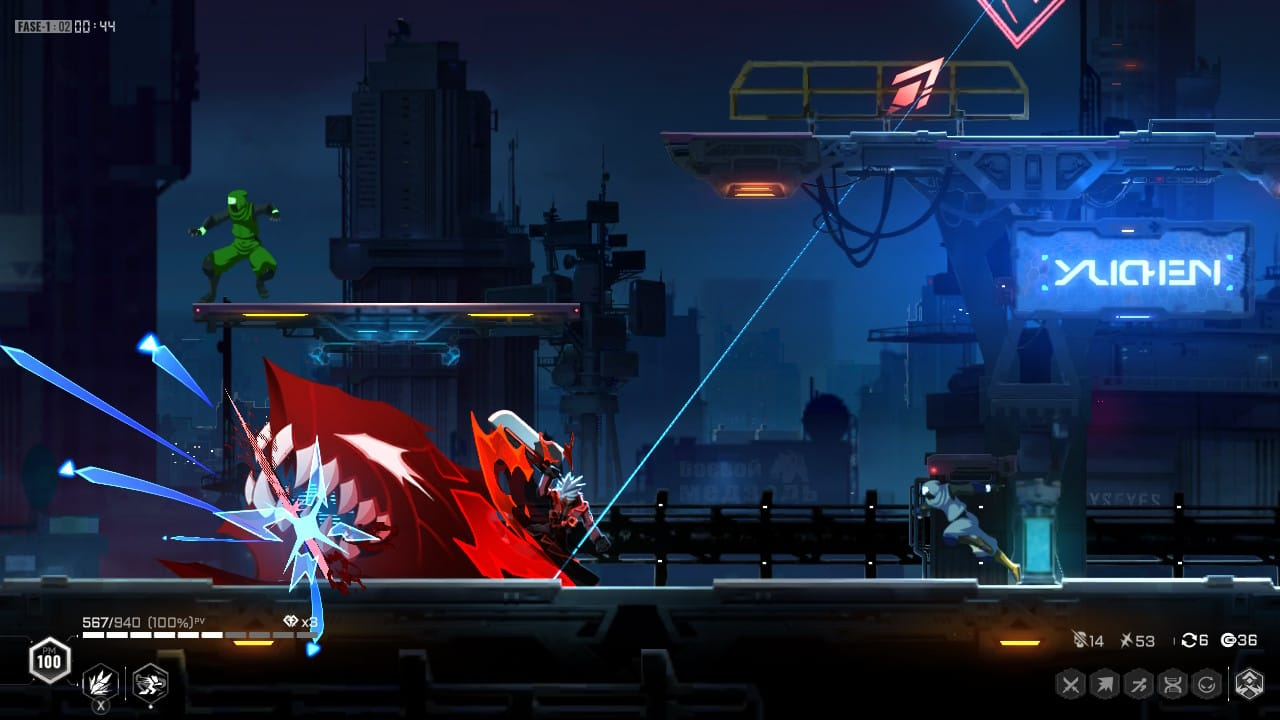
Task: Click the sliding dash figure hexagon
Action: click(1139, 685)
